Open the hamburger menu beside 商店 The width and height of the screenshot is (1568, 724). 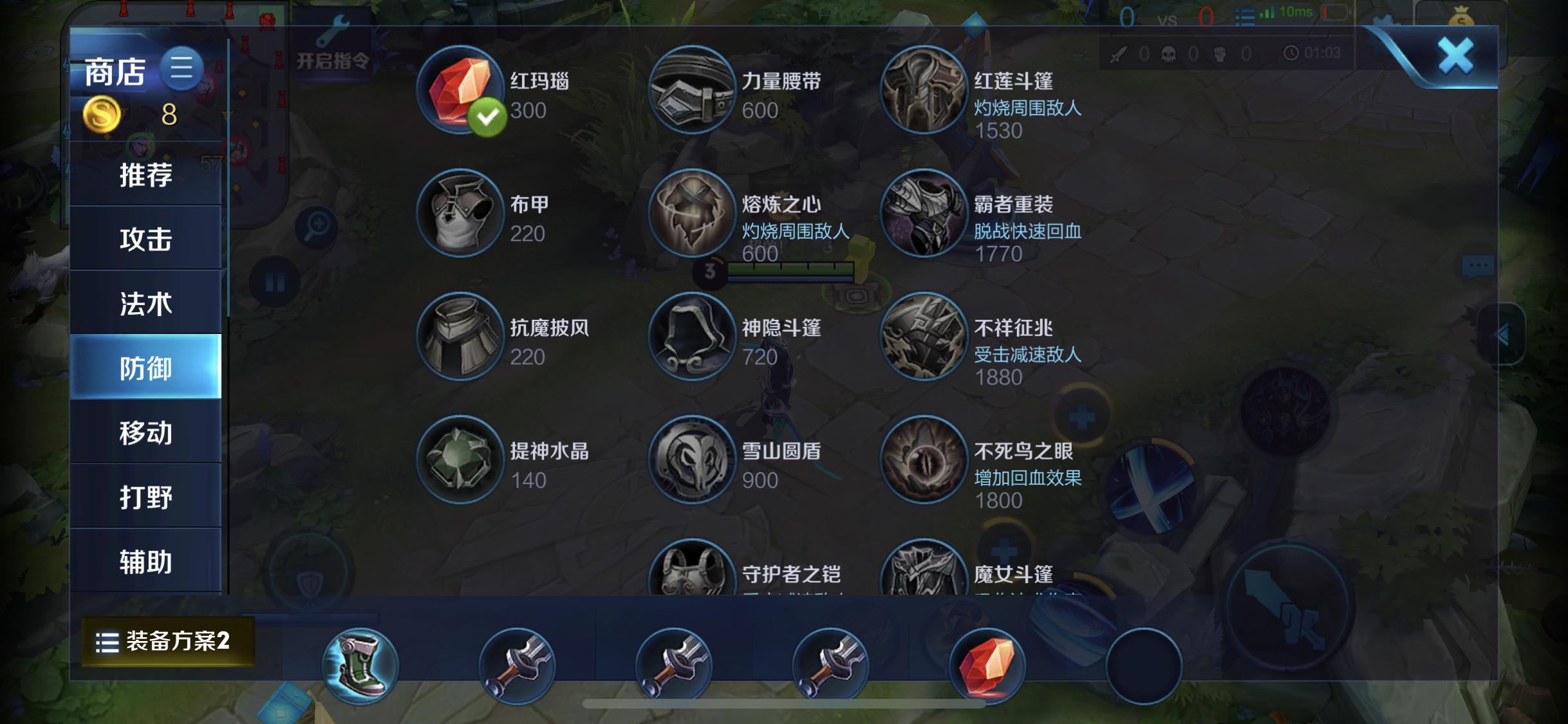point(182,69)
